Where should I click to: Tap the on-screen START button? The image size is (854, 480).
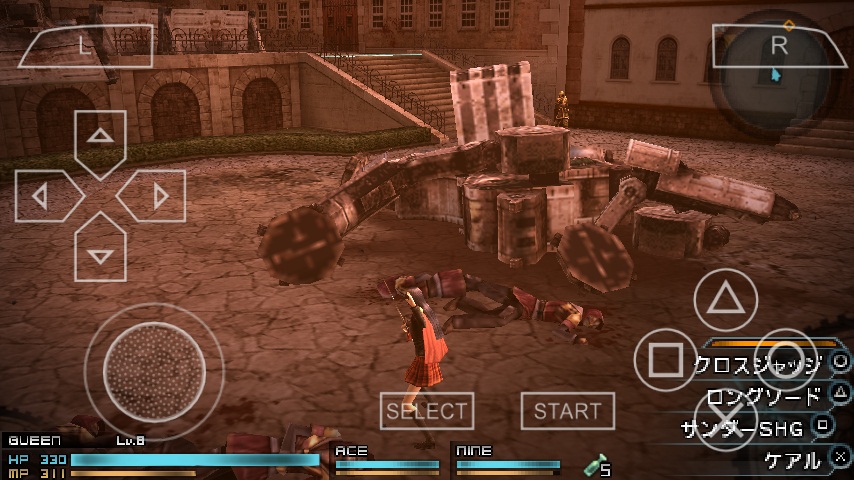tap(567, 411)
